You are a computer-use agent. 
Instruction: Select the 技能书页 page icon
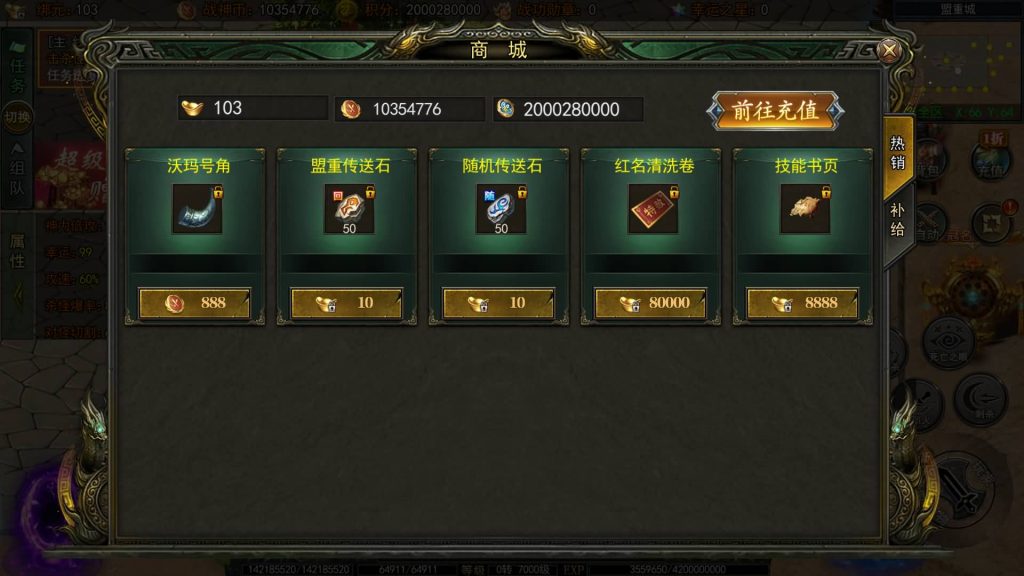click(x=804, y=209)
